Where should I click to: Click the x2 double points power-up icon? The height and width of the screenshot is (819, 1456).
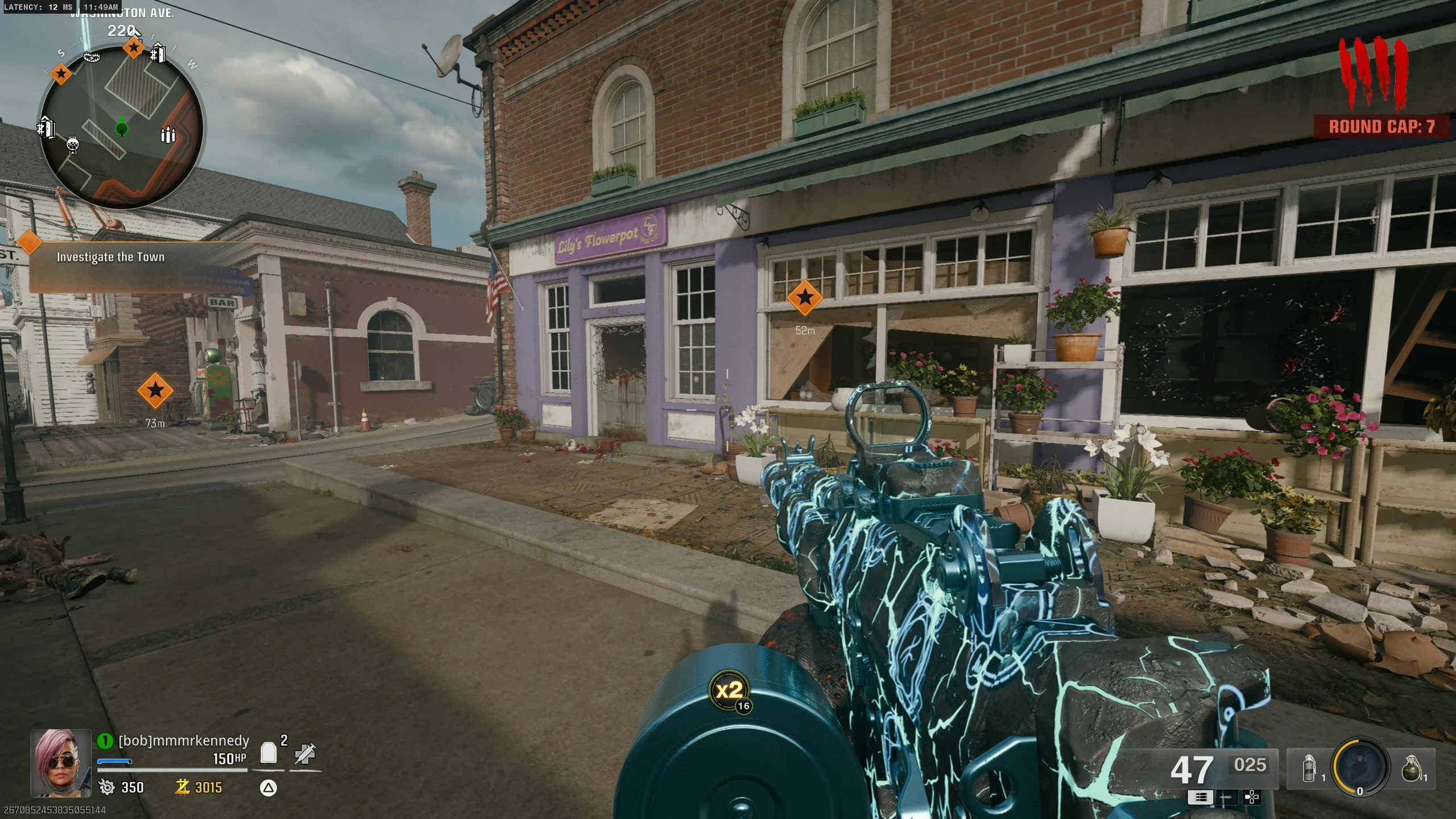coord(730,690)
